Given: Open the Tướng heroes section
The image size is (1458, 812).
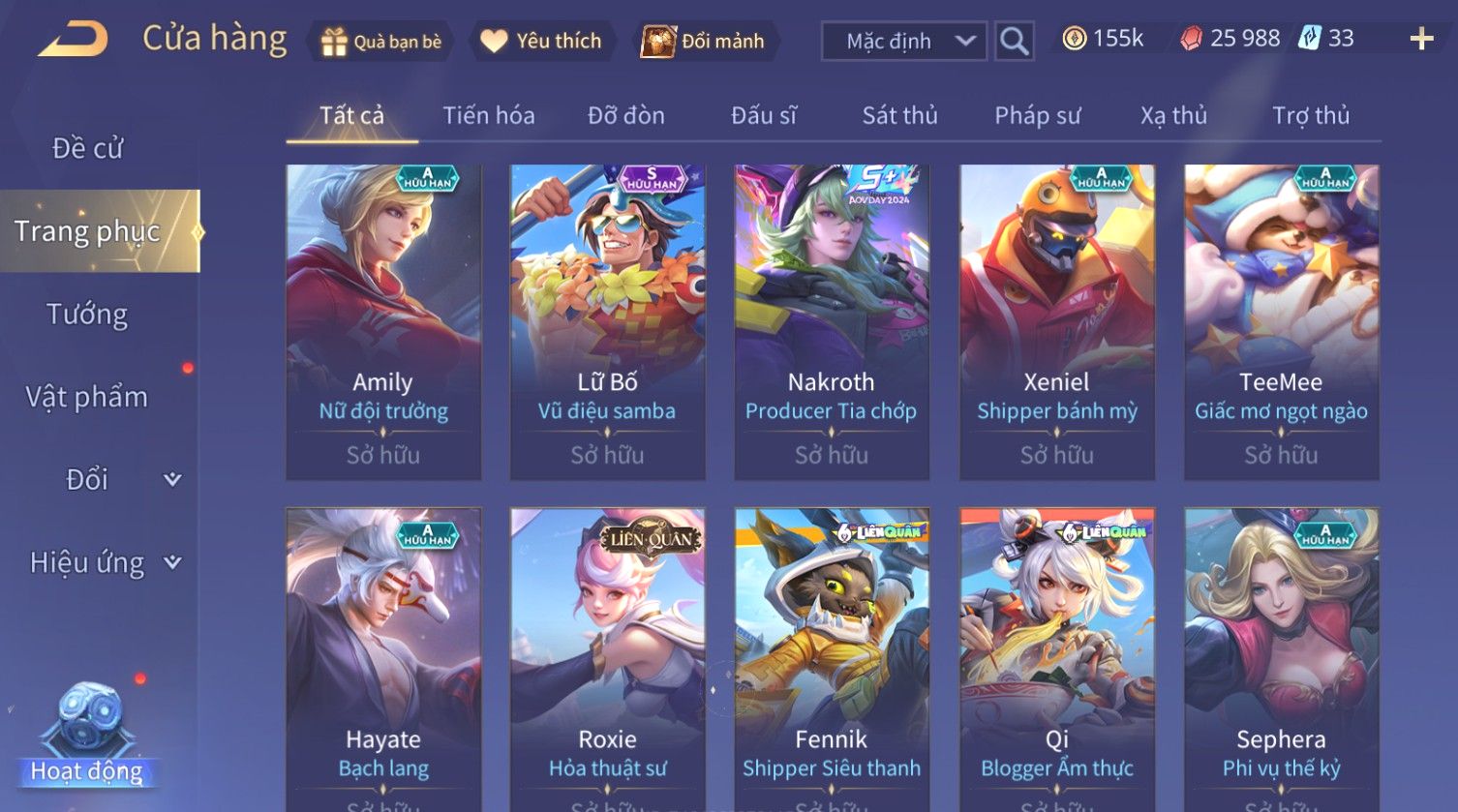Looking at the screenshot, I should (x=87, y=315).
